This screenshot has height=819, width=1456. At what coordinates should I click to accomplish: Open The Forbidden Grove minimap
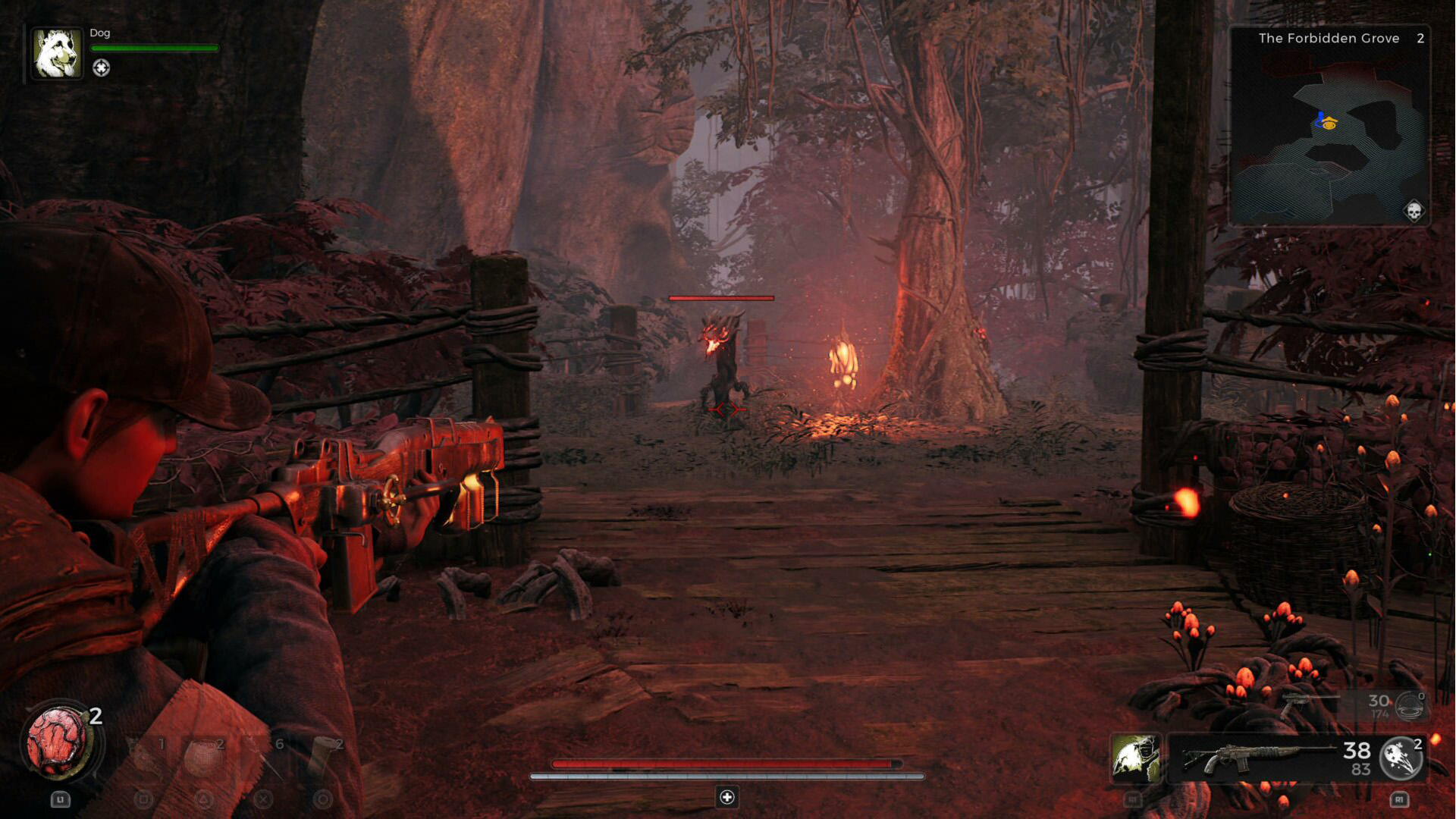[1329, 127]
